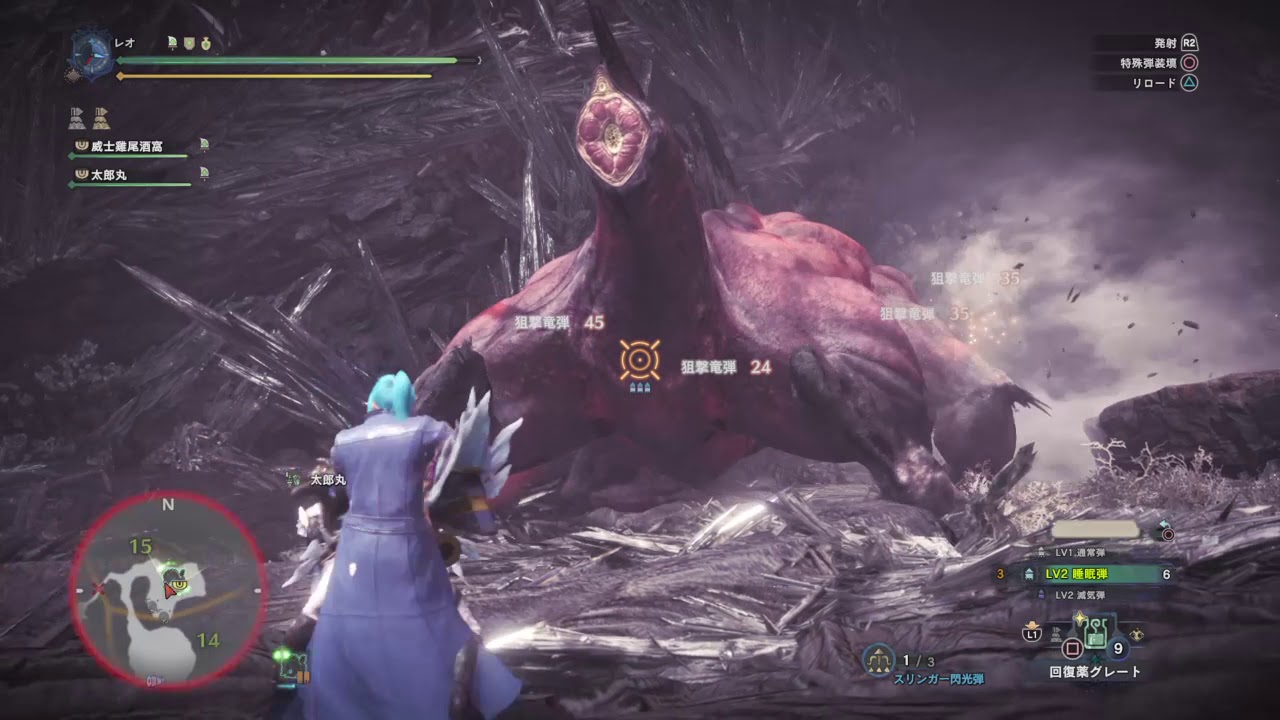1280x720 pixels.
Task: Click レオ's green buff leaf icon
Action: 171,44
